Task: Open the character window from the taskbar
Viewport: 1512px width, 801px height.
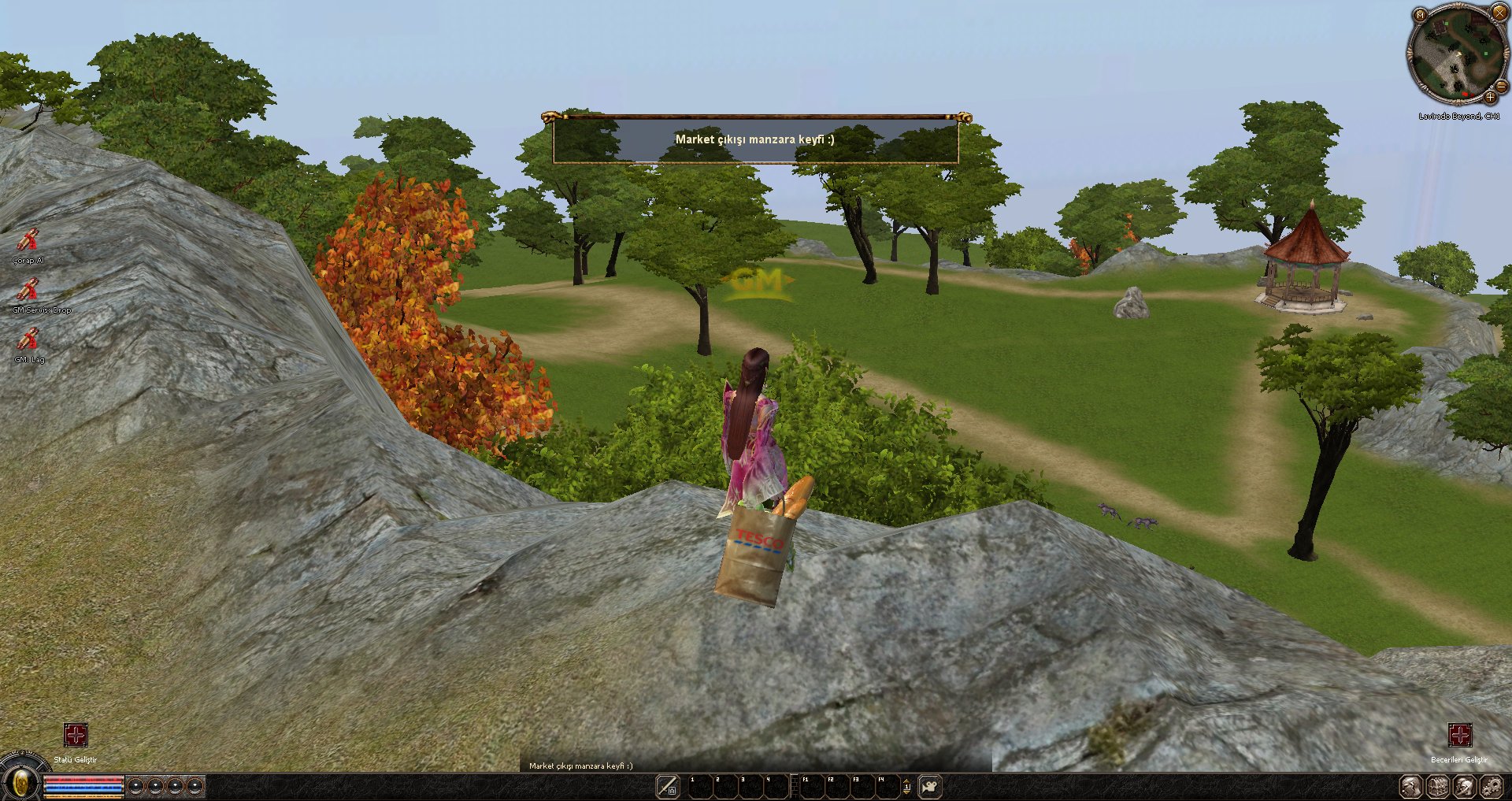Action: tap(1410, 786)
